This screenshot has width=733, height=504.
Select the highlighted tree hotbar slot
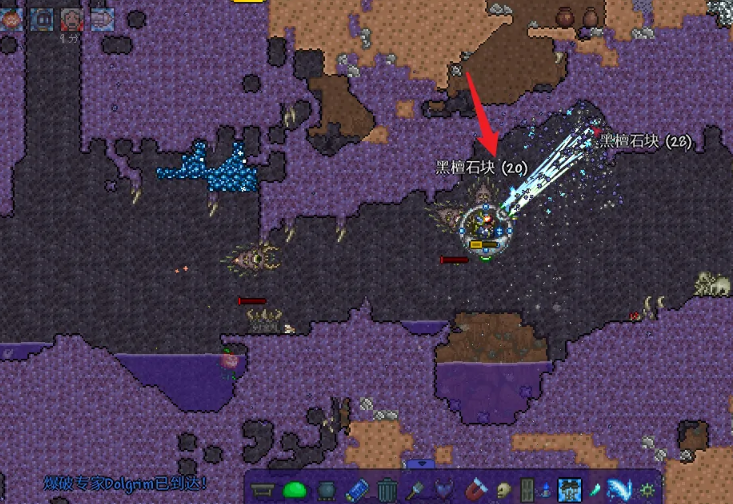(569, 490)
